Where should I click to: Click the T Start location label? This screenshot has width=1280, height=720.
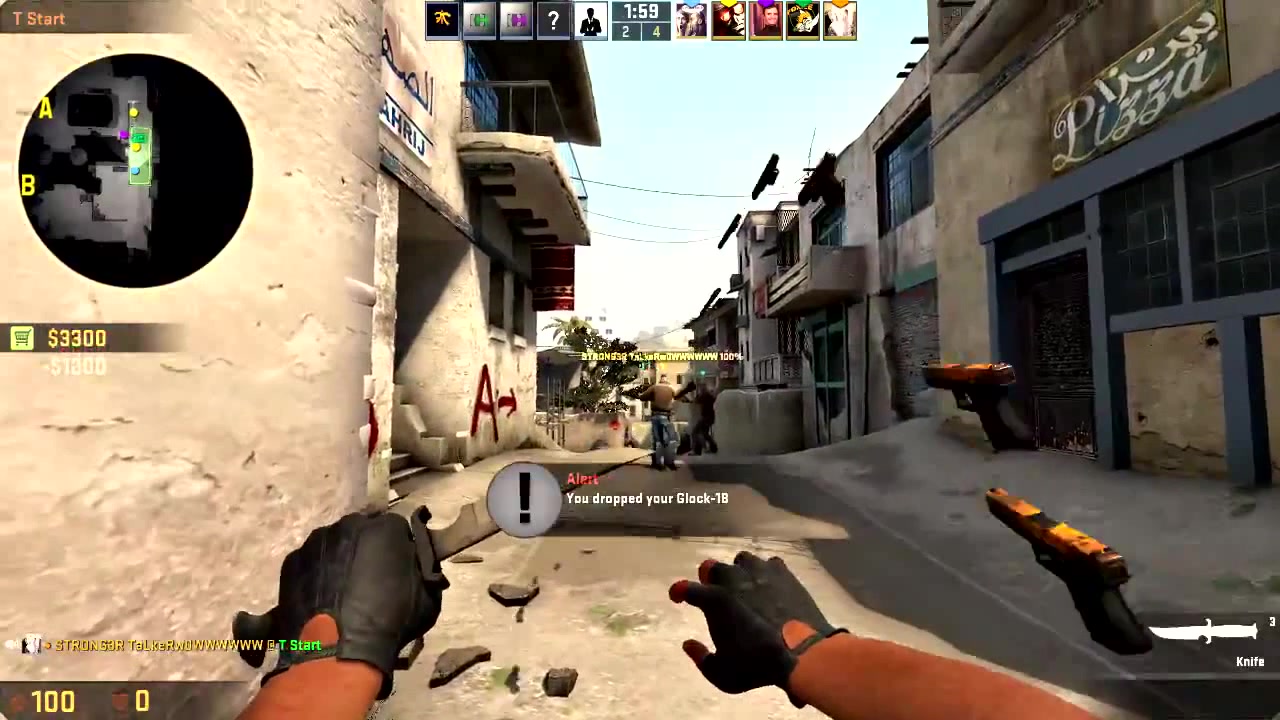[x=39, y=18]
